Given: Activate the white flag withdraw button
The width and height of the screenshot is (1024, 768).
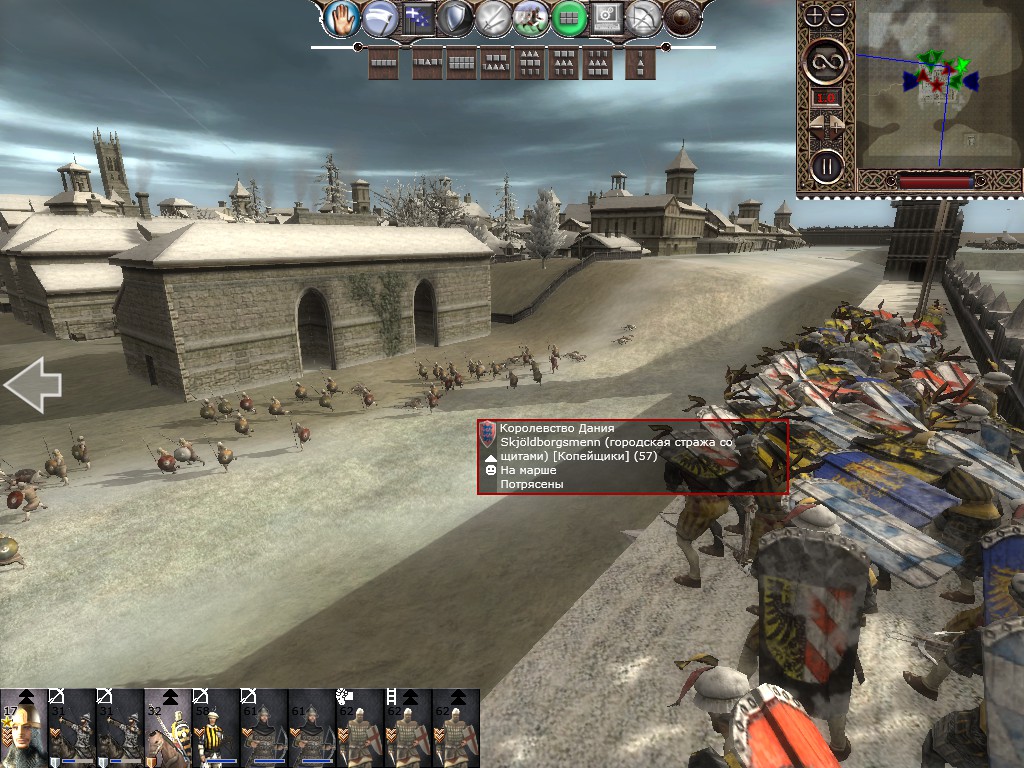Looking at the screenshot, I should coord(381,17).
